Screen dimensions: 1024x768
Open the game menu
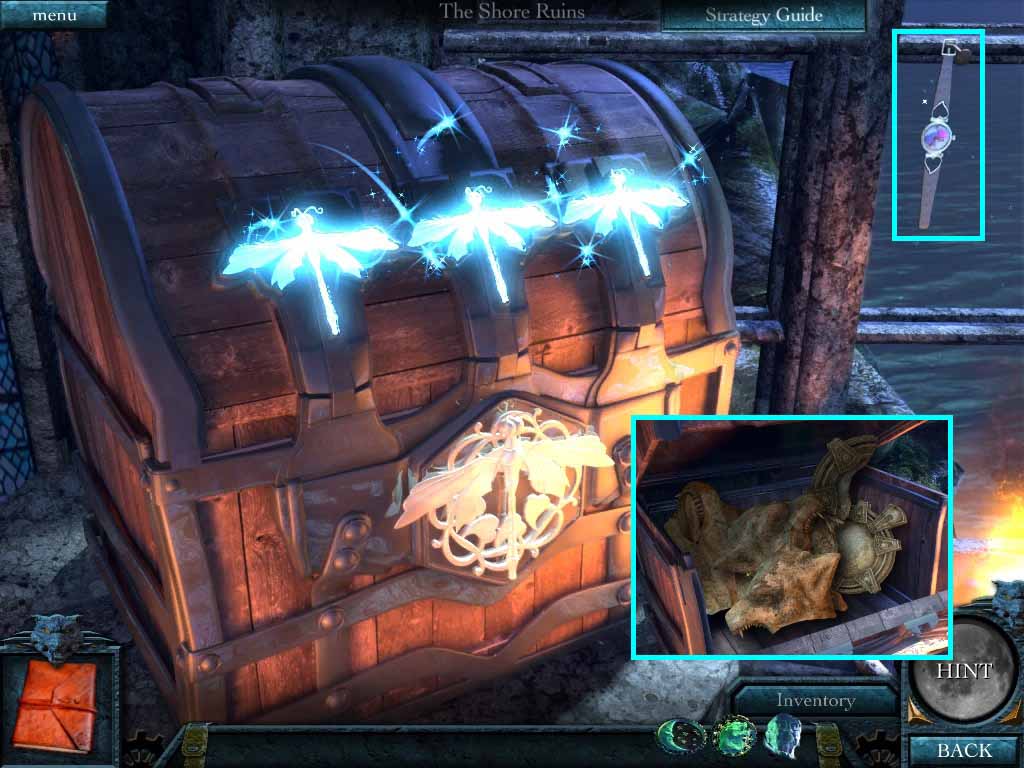(53, 14)
